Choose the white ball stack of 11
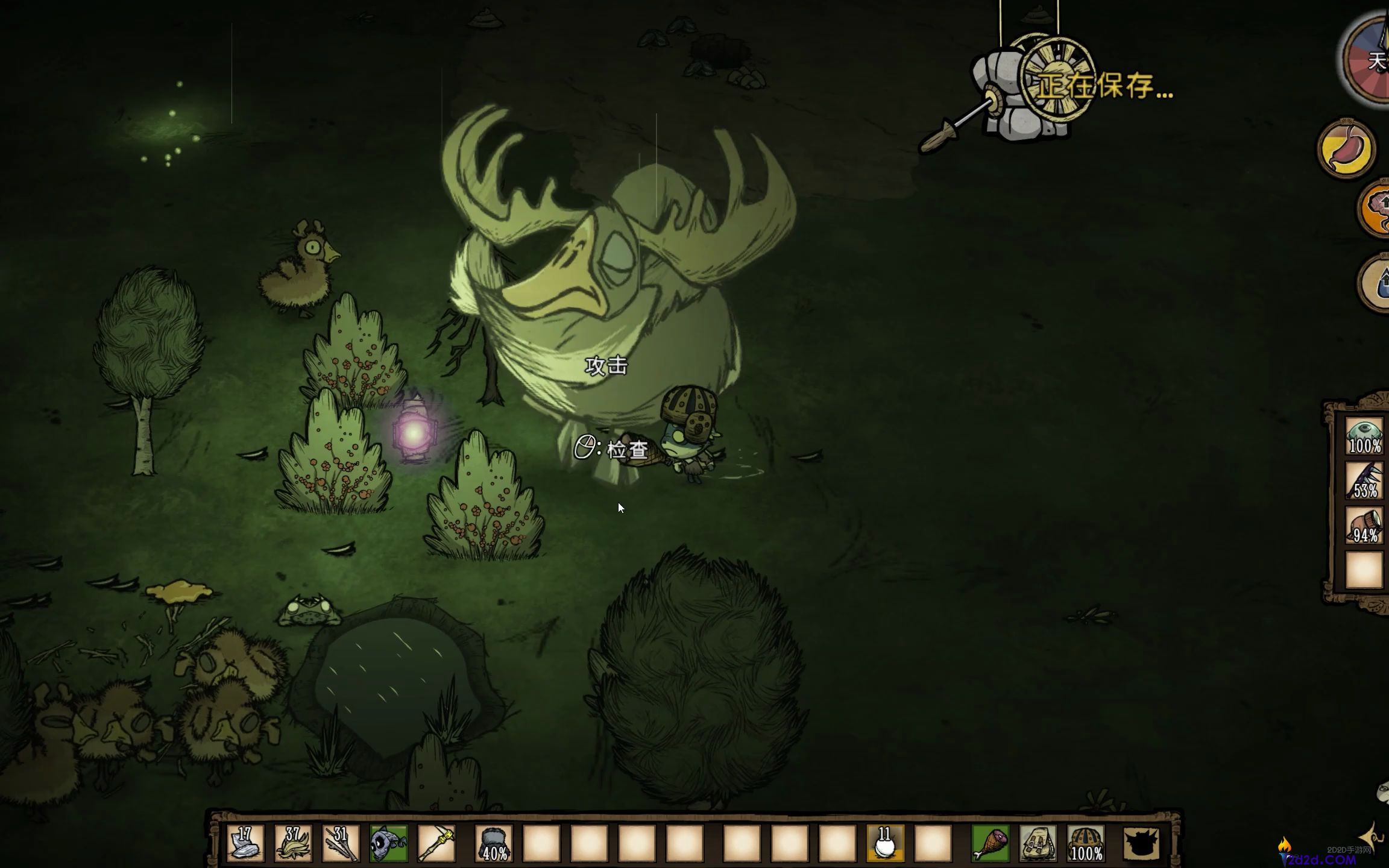 click(x=885, y=843)
